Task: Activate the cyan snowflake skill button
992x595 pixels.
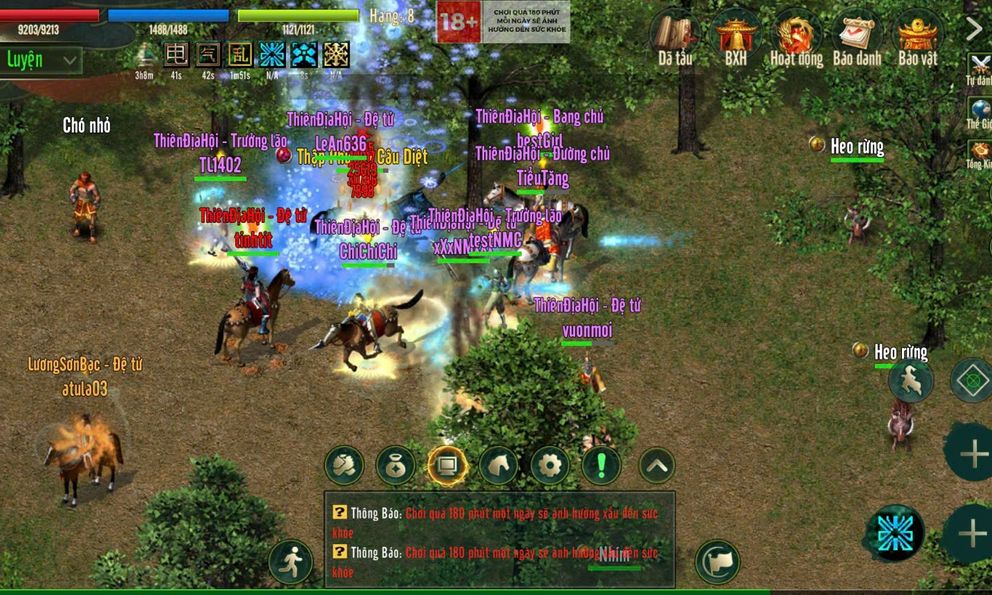Action: pyautogui.click(x=895, y=533)
